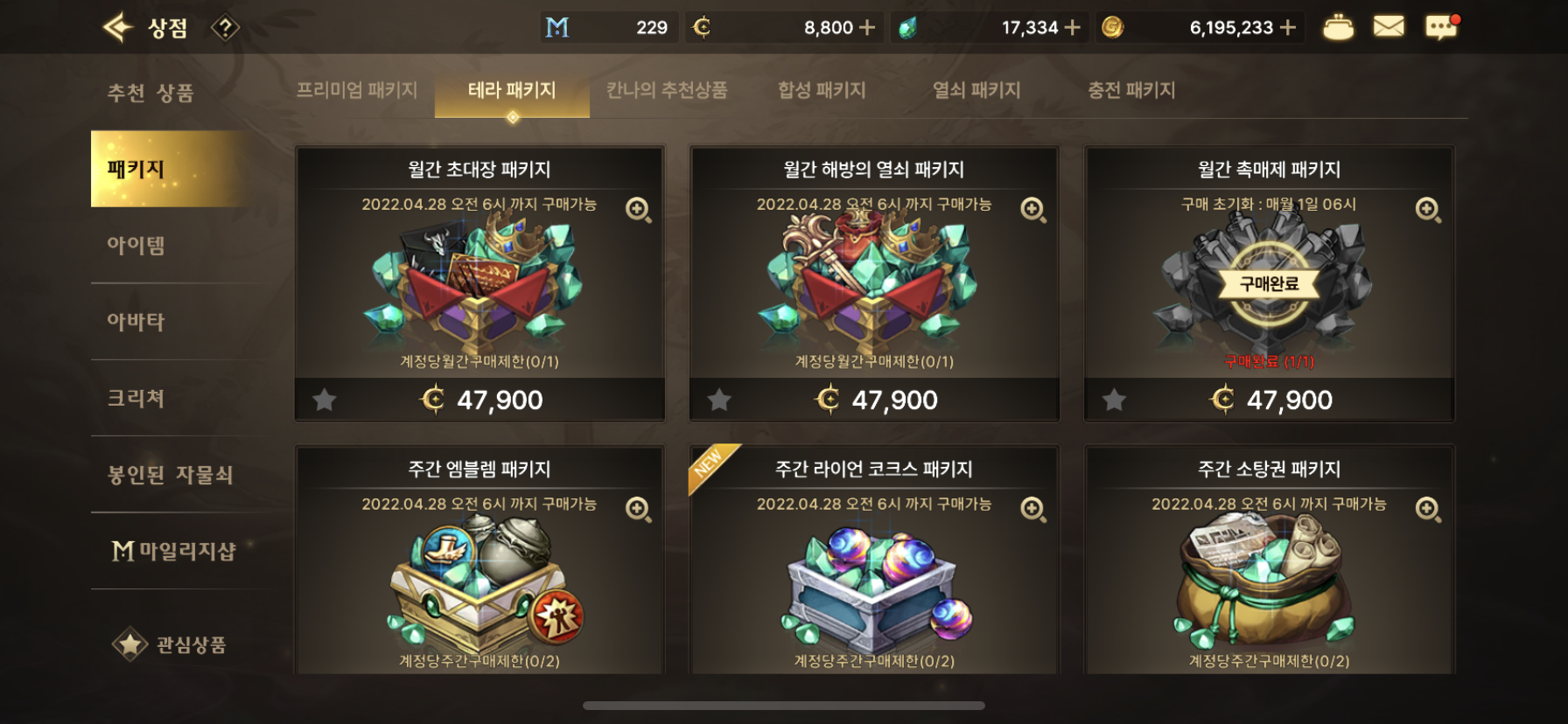Favorite the 월간 해방의 열쇠 패키지 star
This screenshot has height=724, width=1568.
point(719,400)
